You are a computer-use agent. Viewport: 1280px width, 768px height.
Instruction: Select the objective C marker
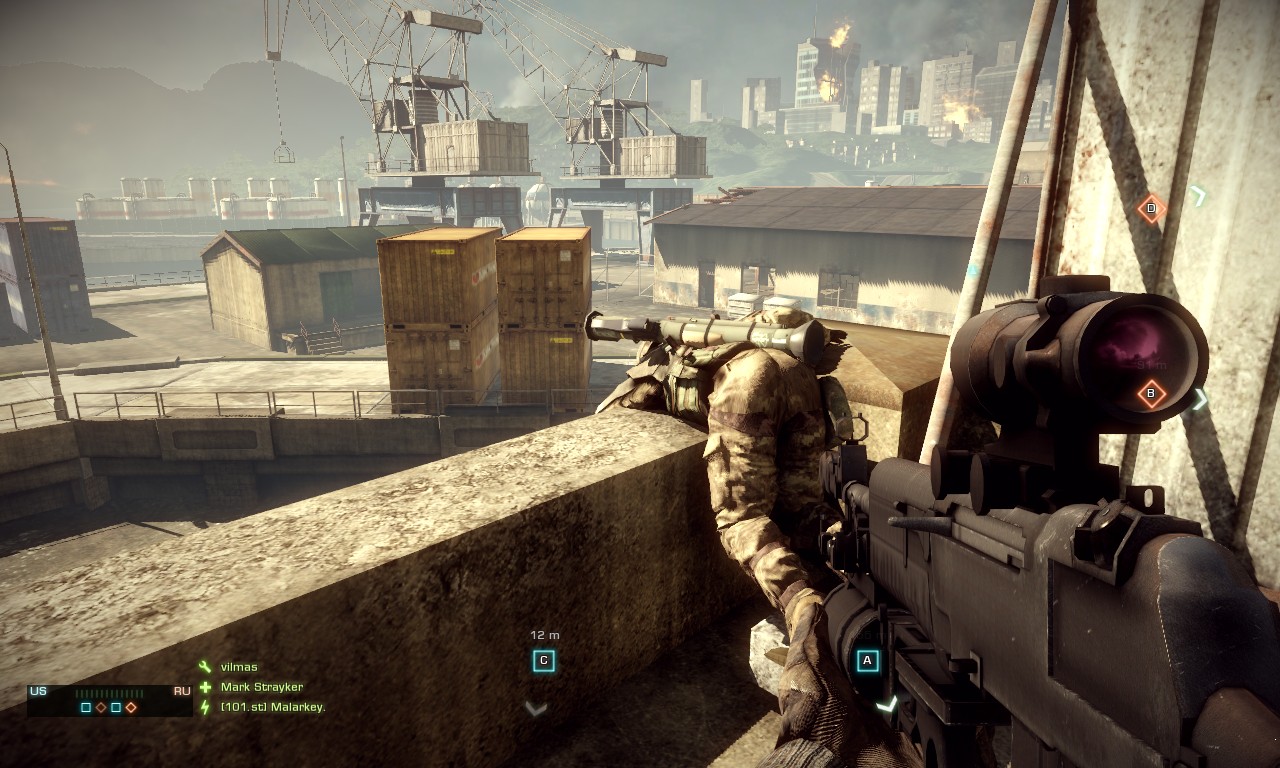click(x=544, y=660)
